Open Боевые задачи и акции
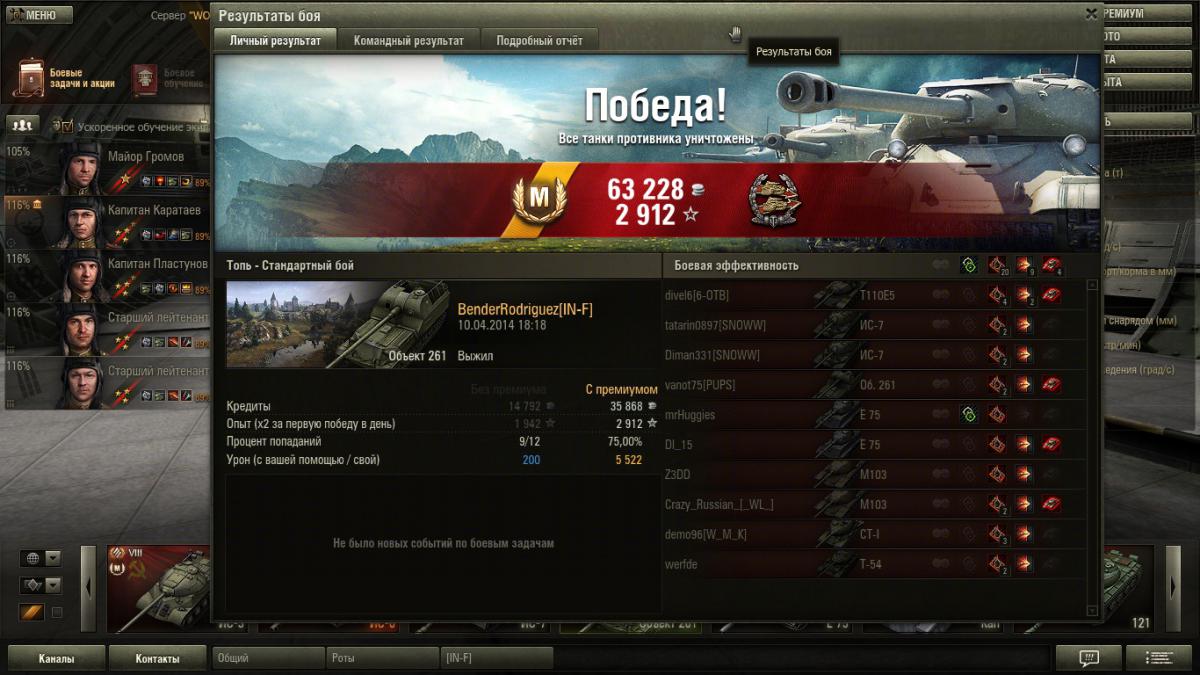Viewport: 1200px width, 675px height. (65, 79)
